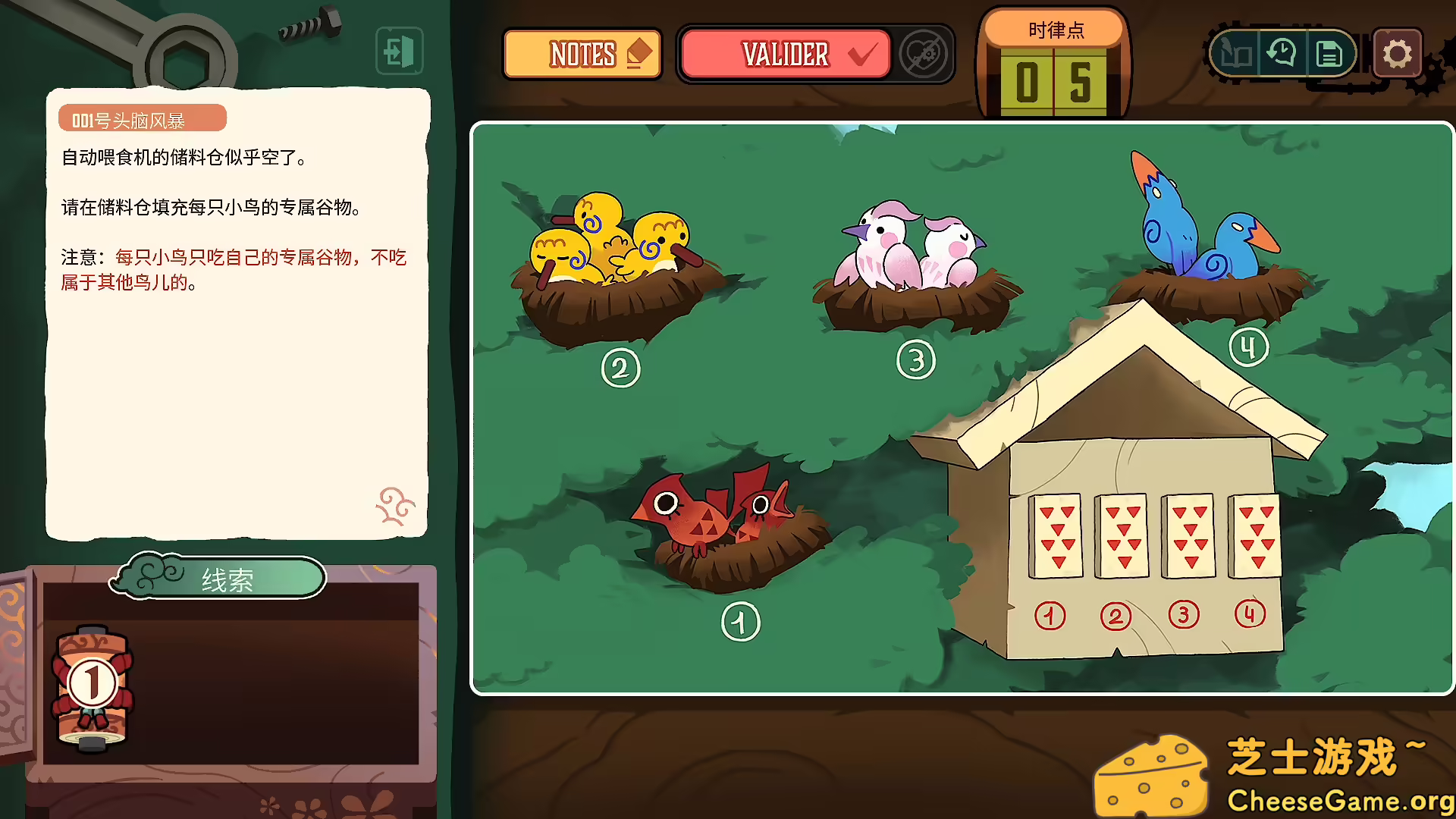This screenshot has height=819, width=1456.
Task: Open the puzzle history clock icon
Action: point(1282,53)
